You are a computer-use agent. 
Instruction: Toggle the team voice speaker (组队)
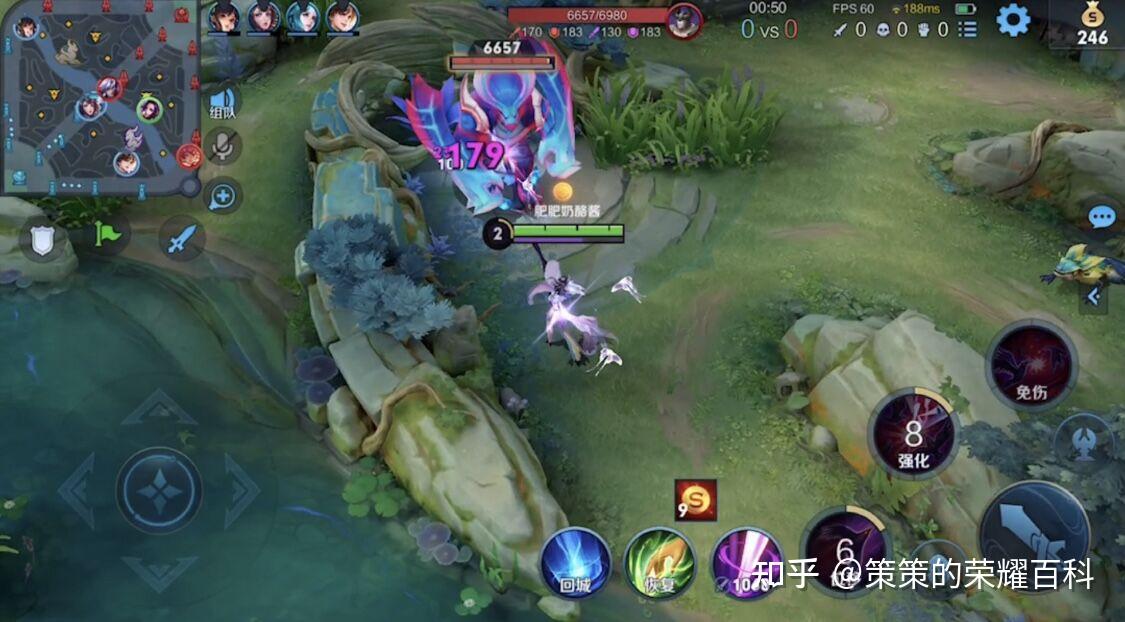[223, 103]
